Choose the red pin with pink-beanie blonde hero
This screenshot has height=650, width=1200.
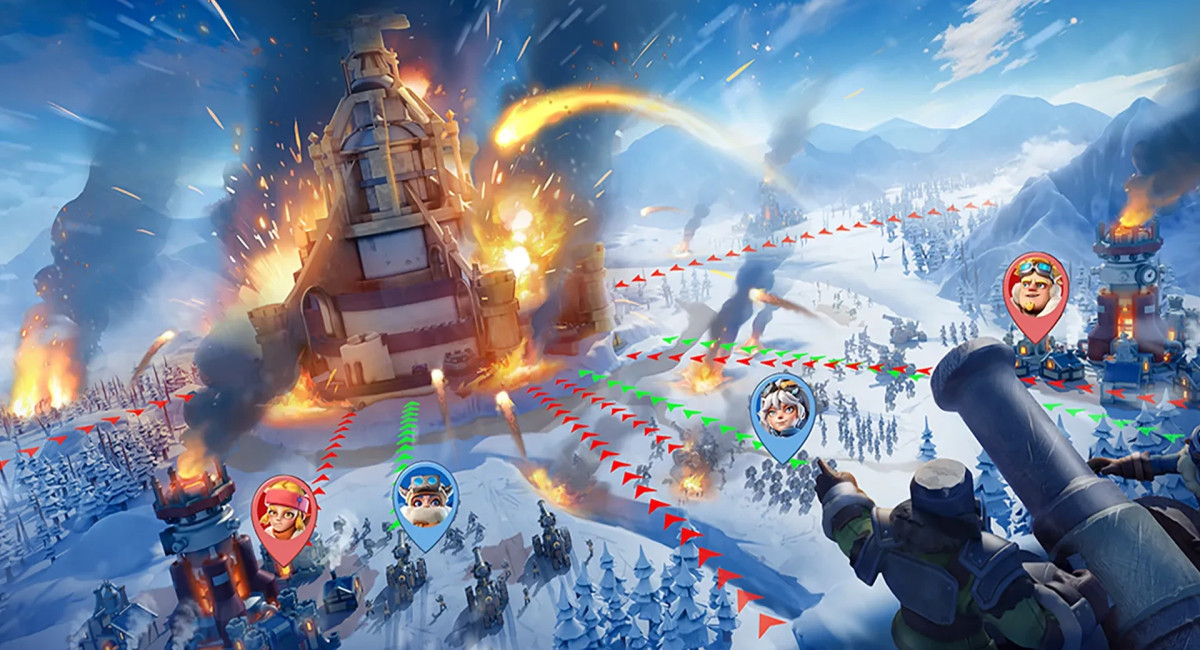click(284, 510)
